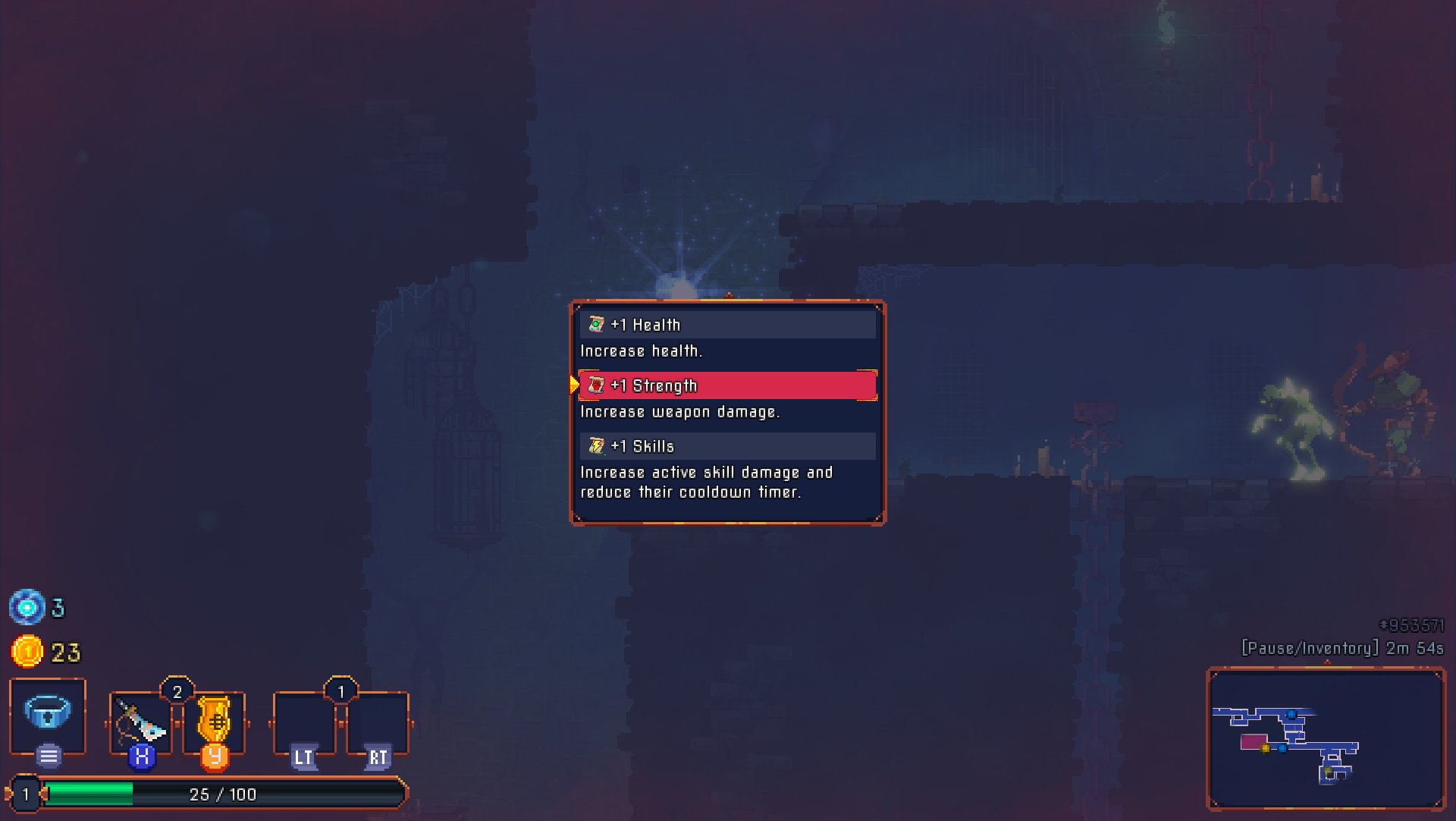
Task: Click the green health bar showing 25/100
Action: coord(220,794)
